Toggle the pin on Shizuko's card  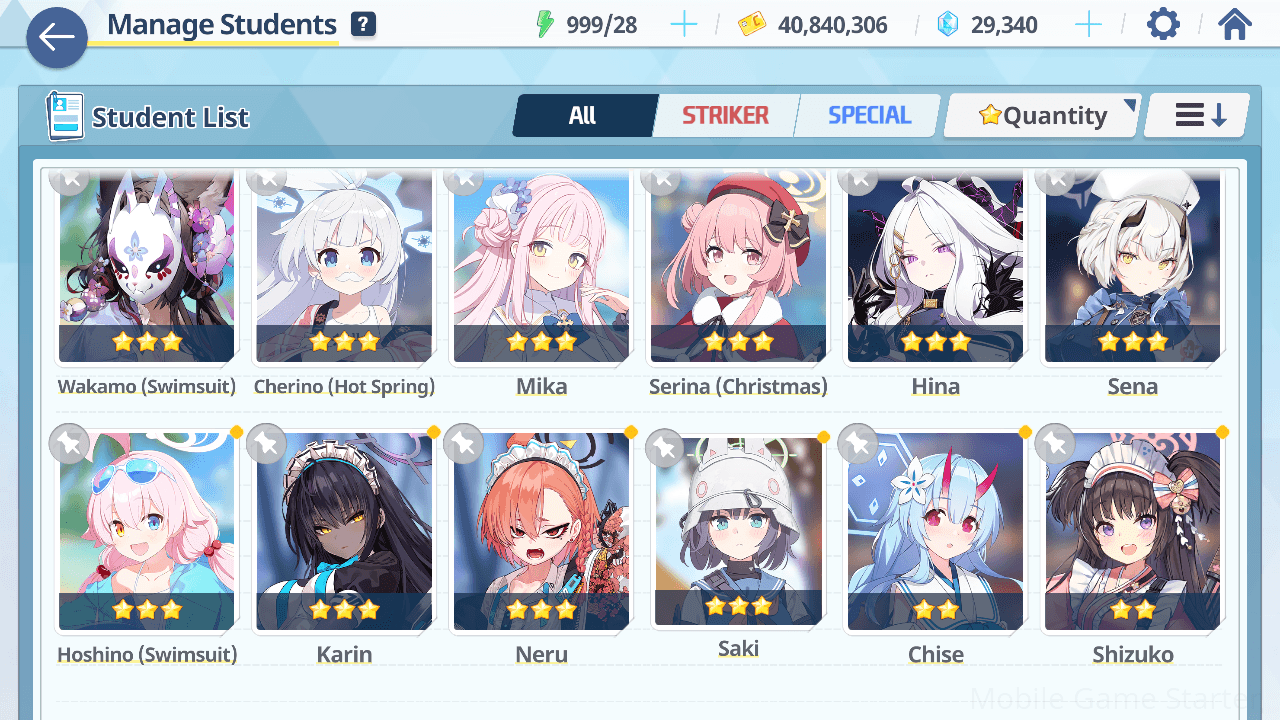(x=1055, y=442)
